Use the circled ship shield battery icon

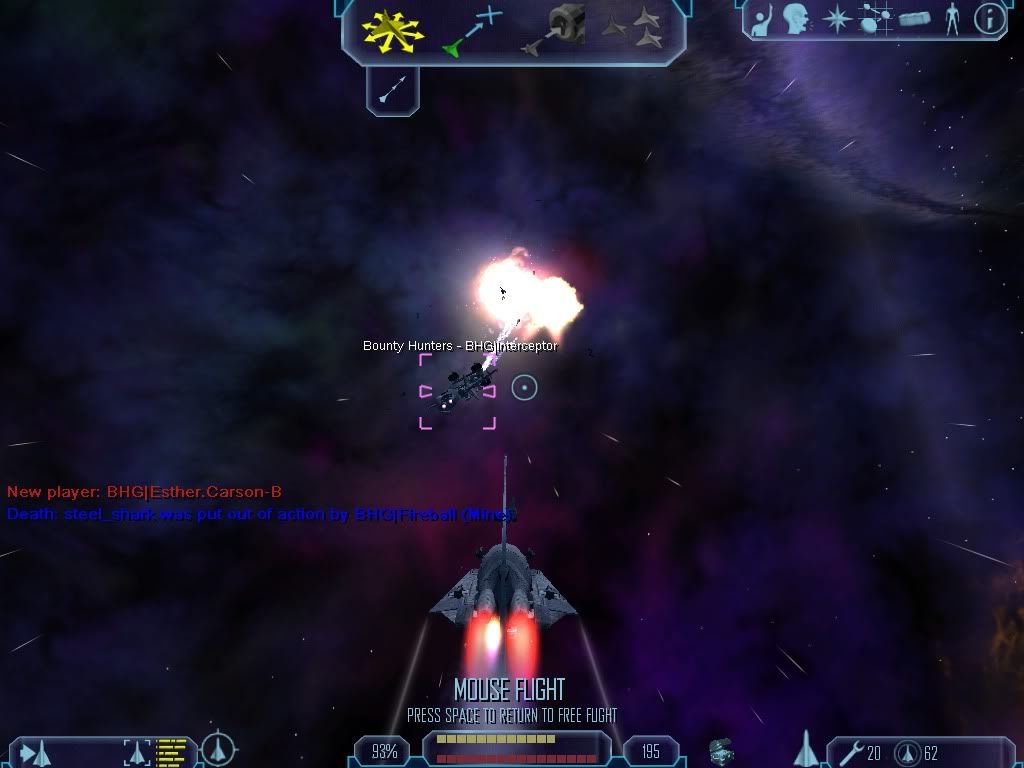pos(908,752)
